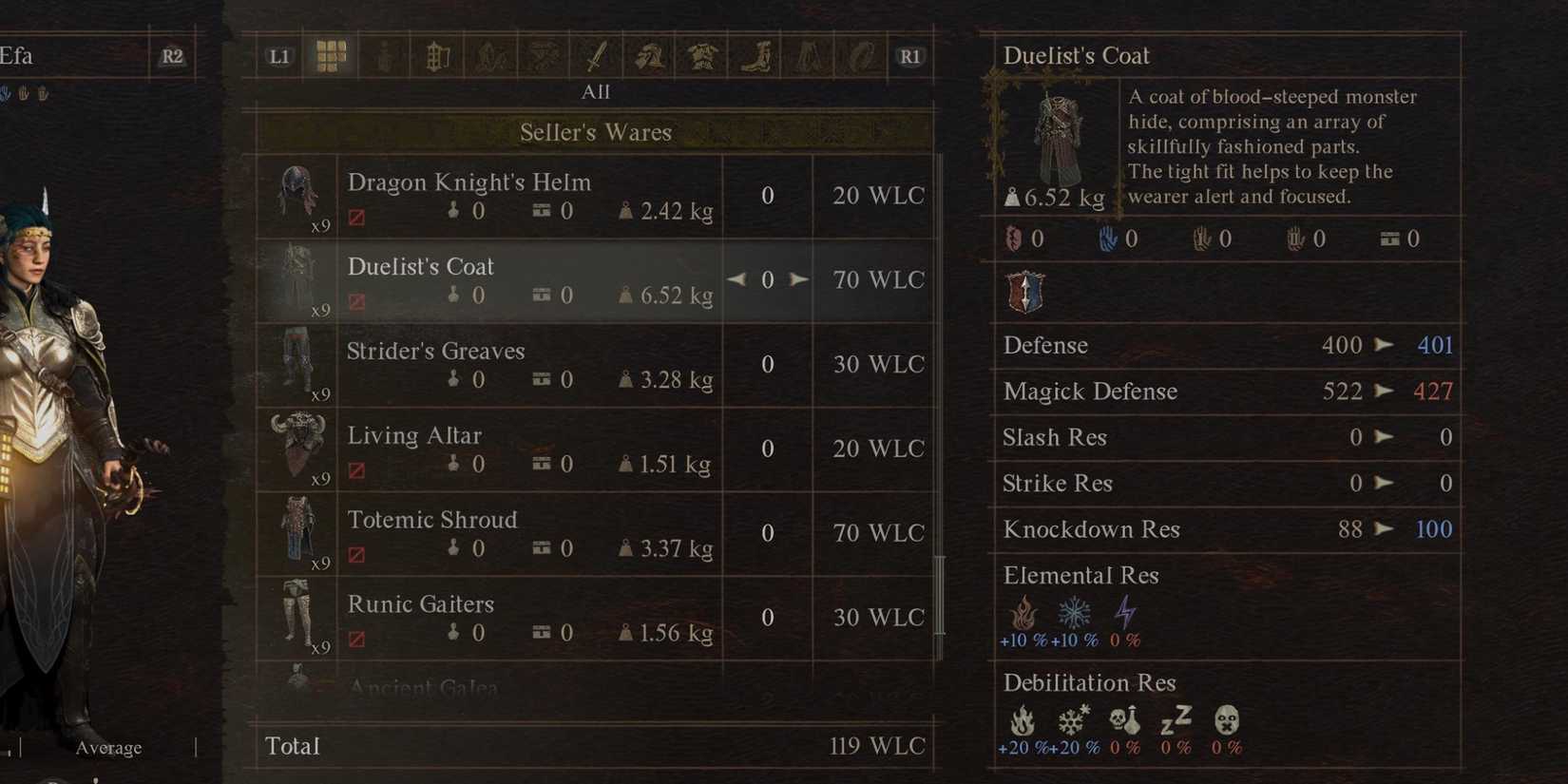Increase Duelist's Coat quantity with right arrow
The width and height of the screenshot is (1568, 784).
click(799, 279)
